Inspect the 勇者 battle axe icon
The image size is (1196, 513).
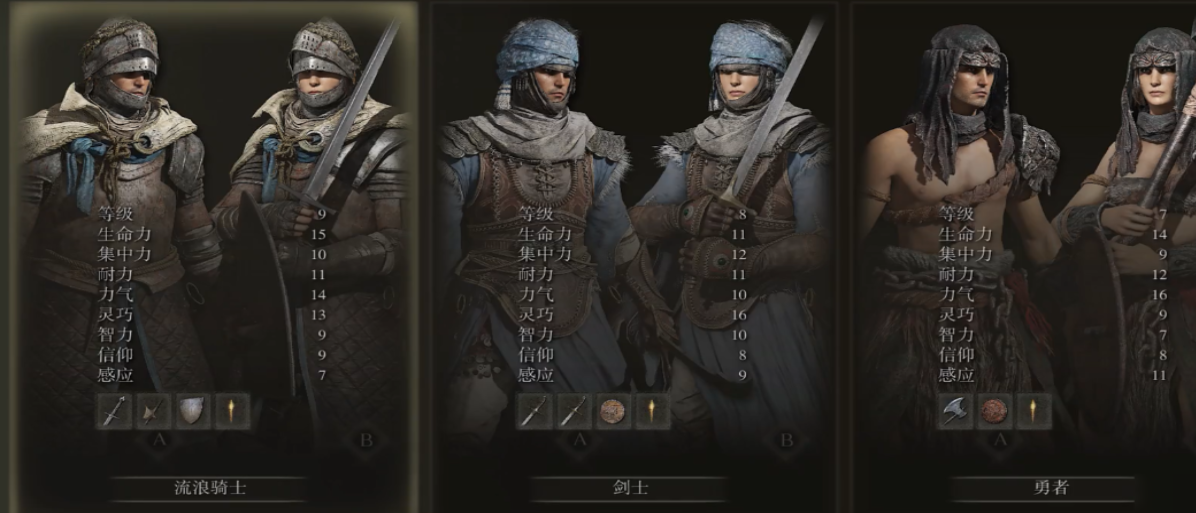click(x=956, y=412)
